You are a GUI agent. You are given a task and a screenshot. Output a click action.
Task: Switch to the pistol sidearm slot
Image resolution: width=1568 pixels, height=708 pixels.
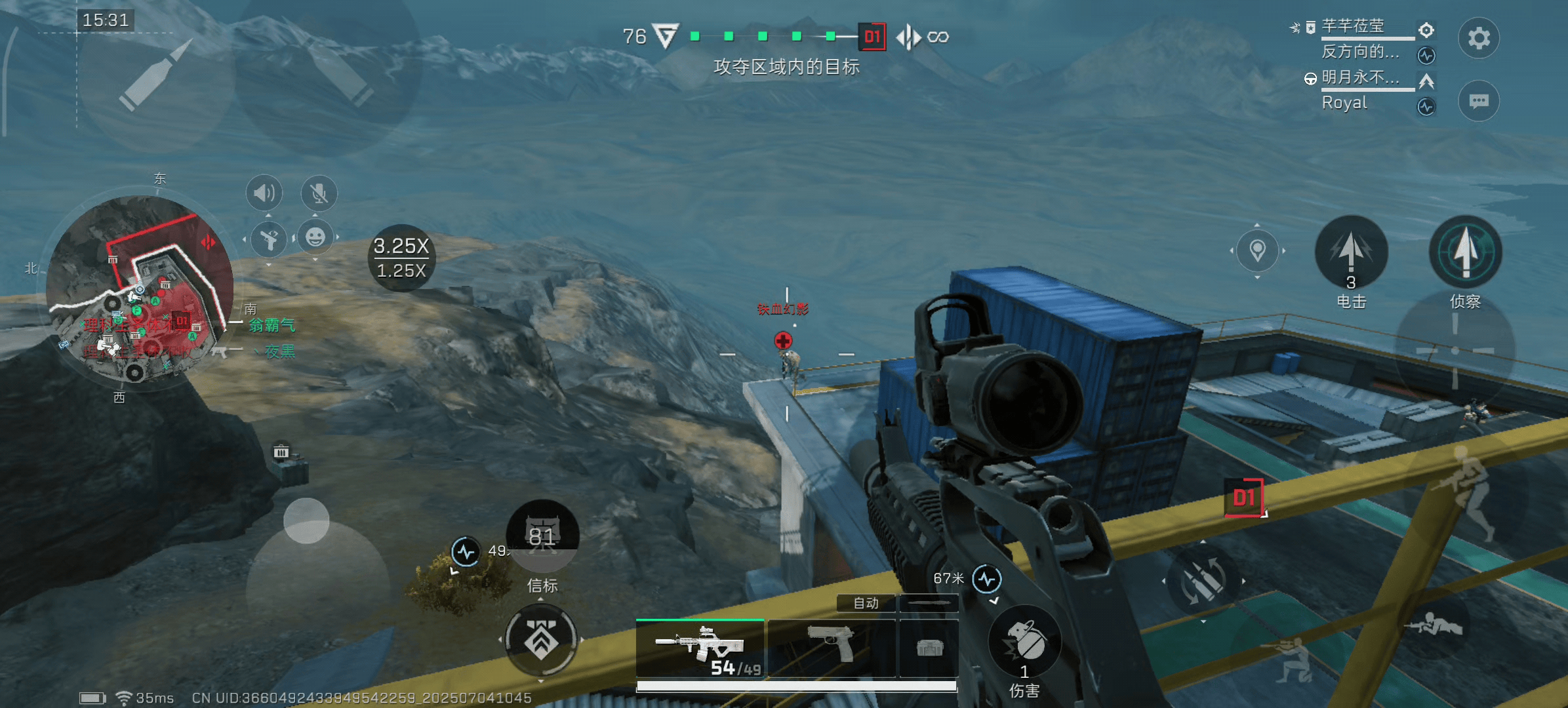[x=831, y=648]
